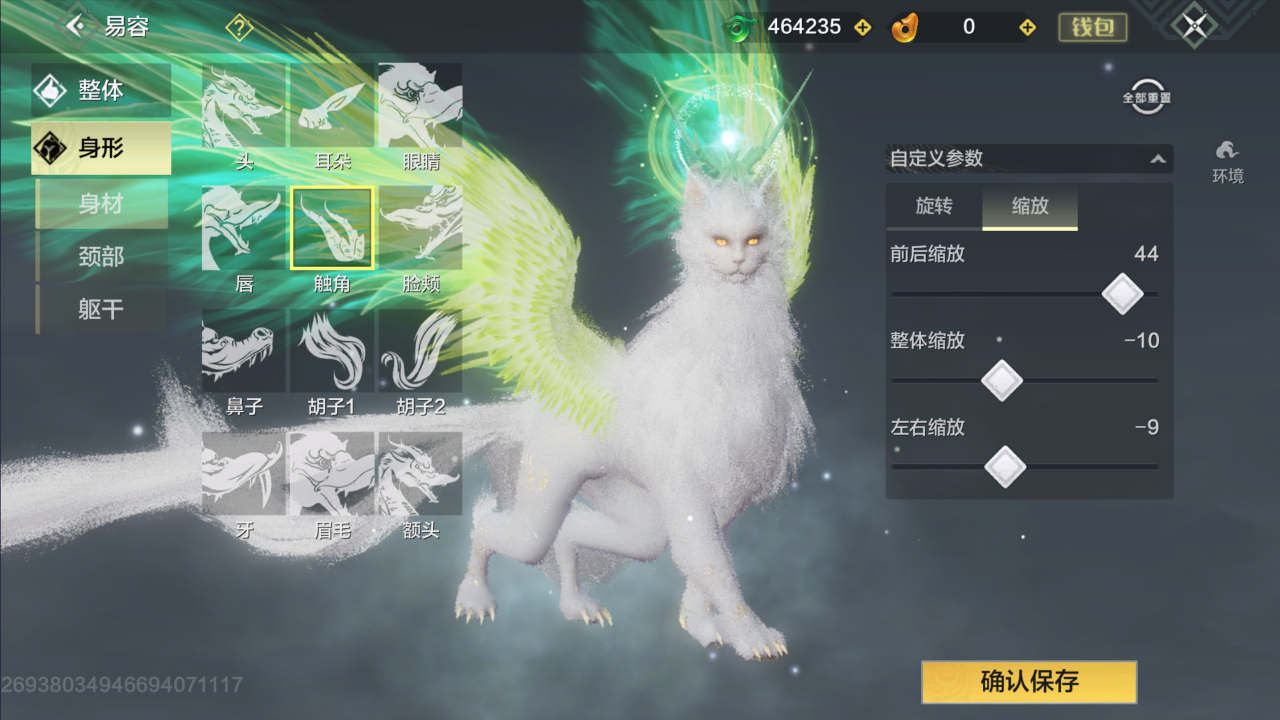1280x720 pixels.
Task: Open the question mark help icon
Action: [x=239, y=28]
